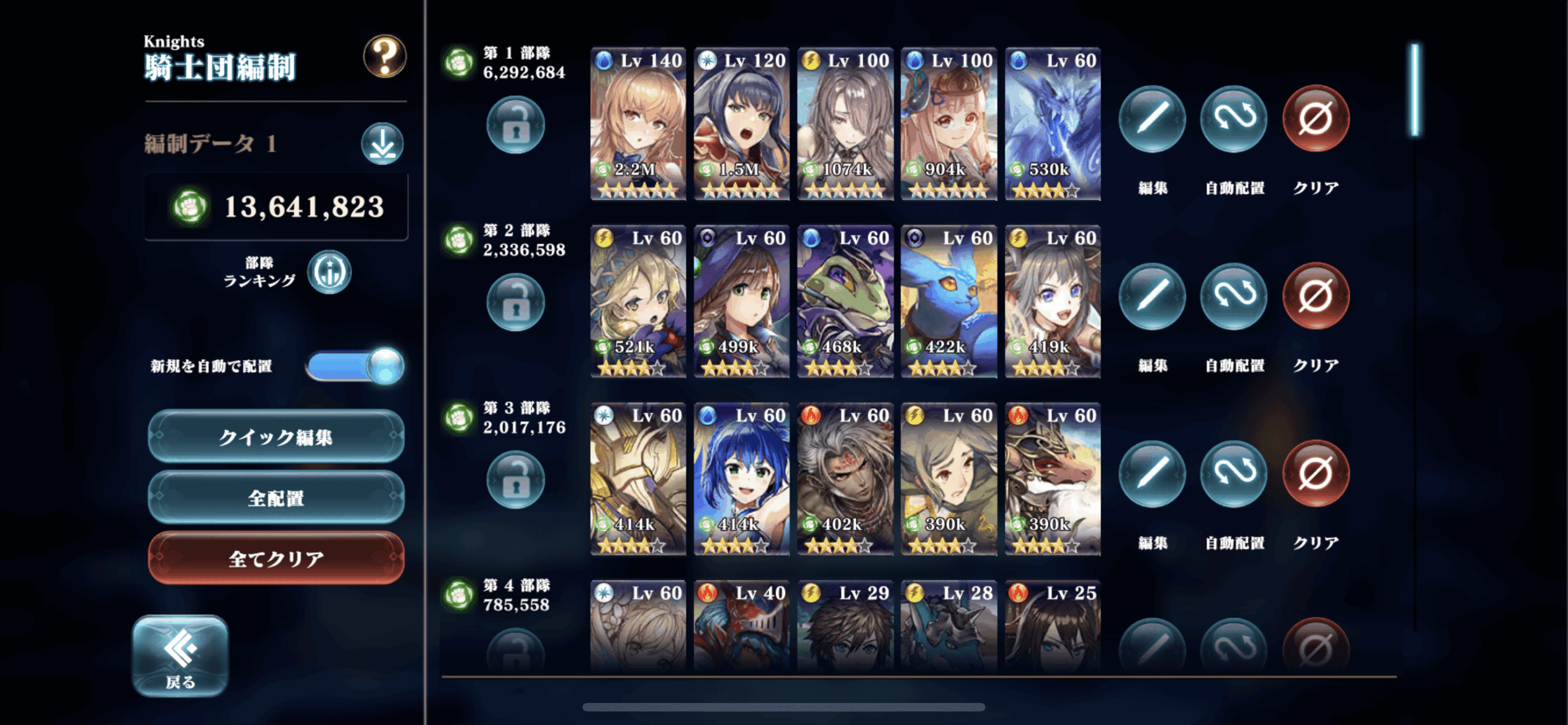Clear squad 3 with the red クリア button
The width and height of the screenshot is (1568, 725).
[x=1315, y=474]
